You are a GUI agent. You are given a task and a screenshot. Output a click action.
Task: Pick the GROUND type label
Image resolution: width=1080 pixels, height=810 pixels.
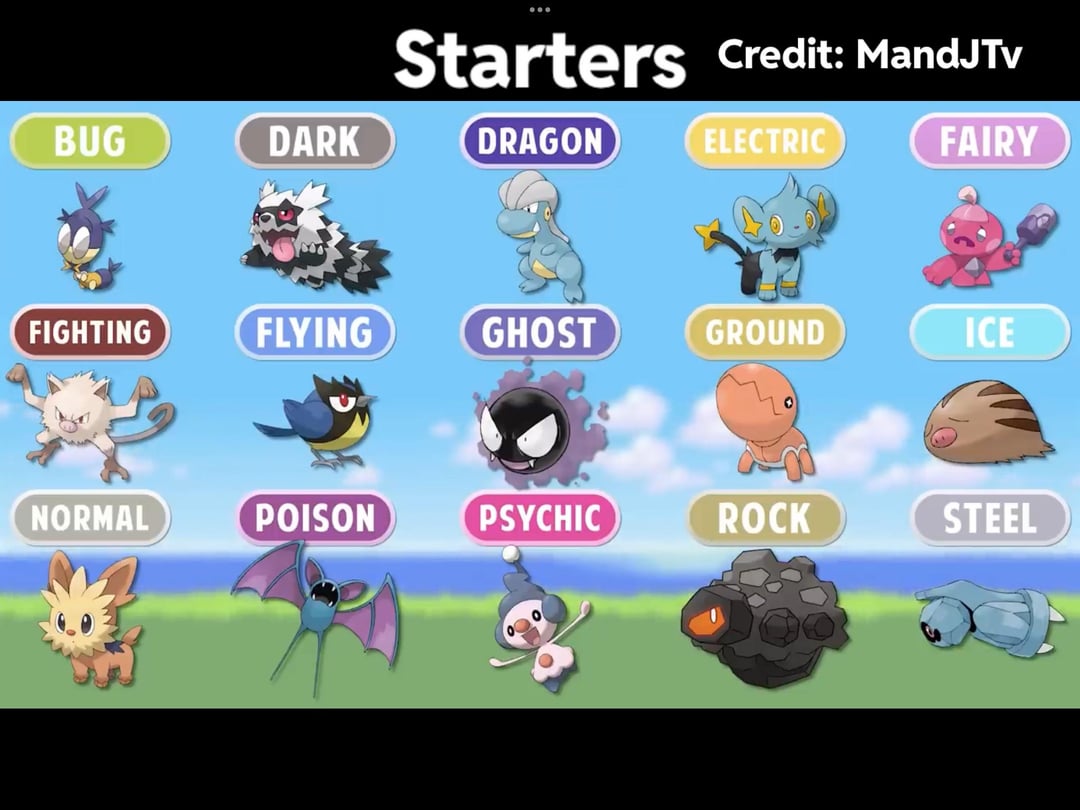point(765,332)
